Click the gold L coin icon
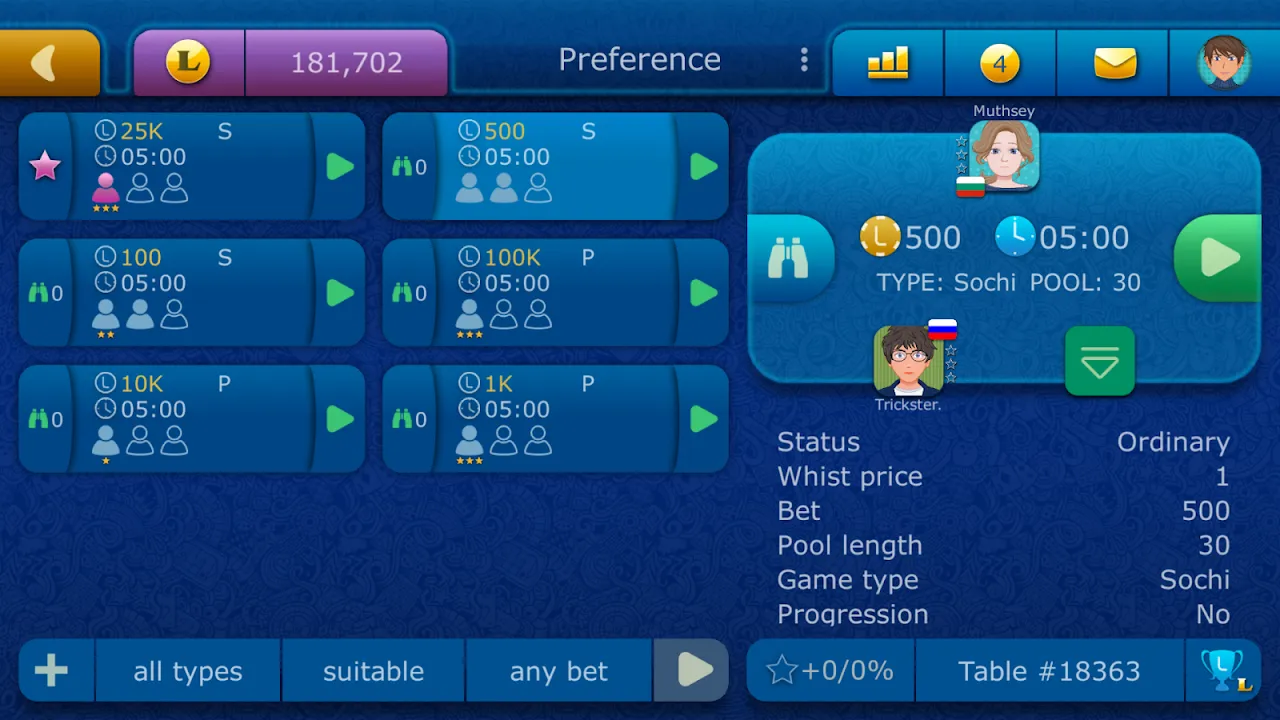This screenshot has width=1280, height=720. click(x=189, y=62)
